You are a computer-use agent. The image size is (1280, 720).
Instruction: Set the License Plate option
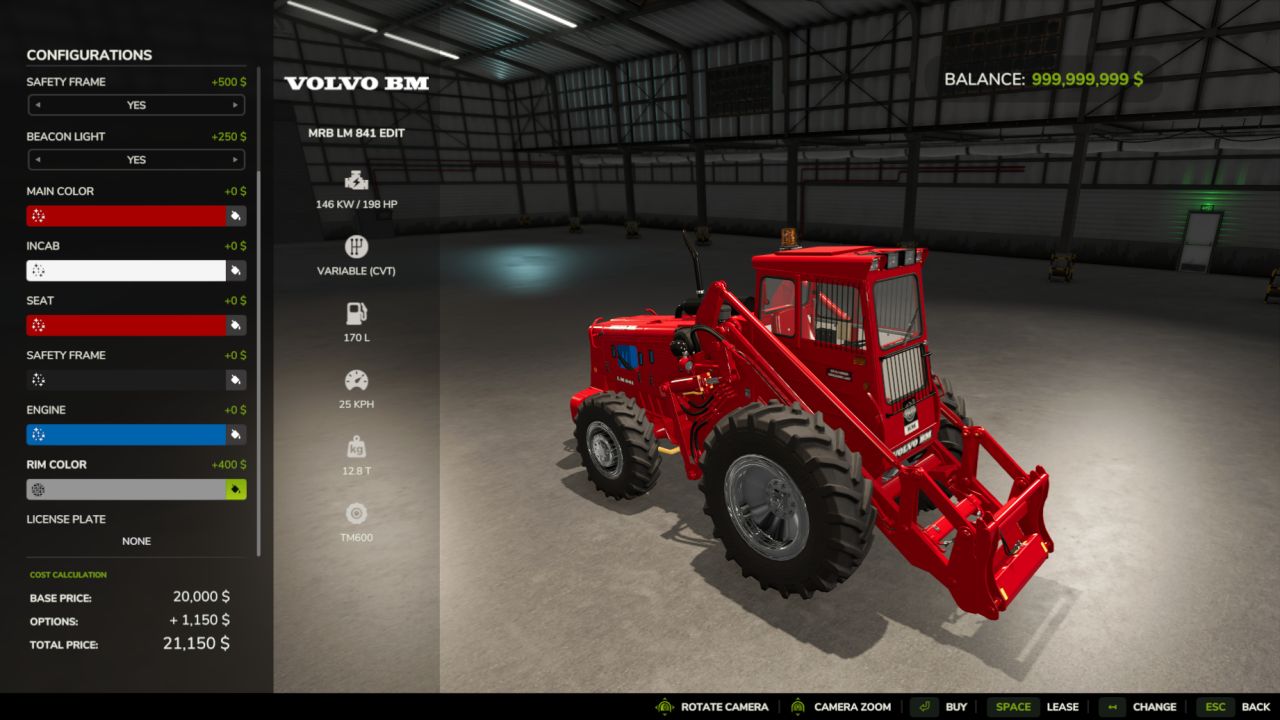136,541
